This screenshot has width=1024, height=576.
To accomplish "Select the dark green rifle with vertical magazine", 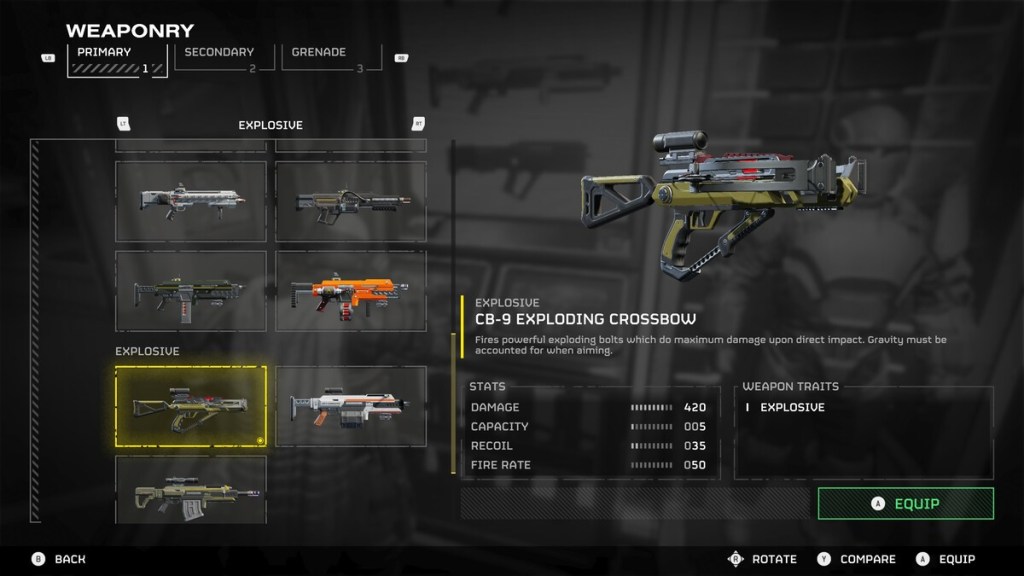I will tap(191, 290).
